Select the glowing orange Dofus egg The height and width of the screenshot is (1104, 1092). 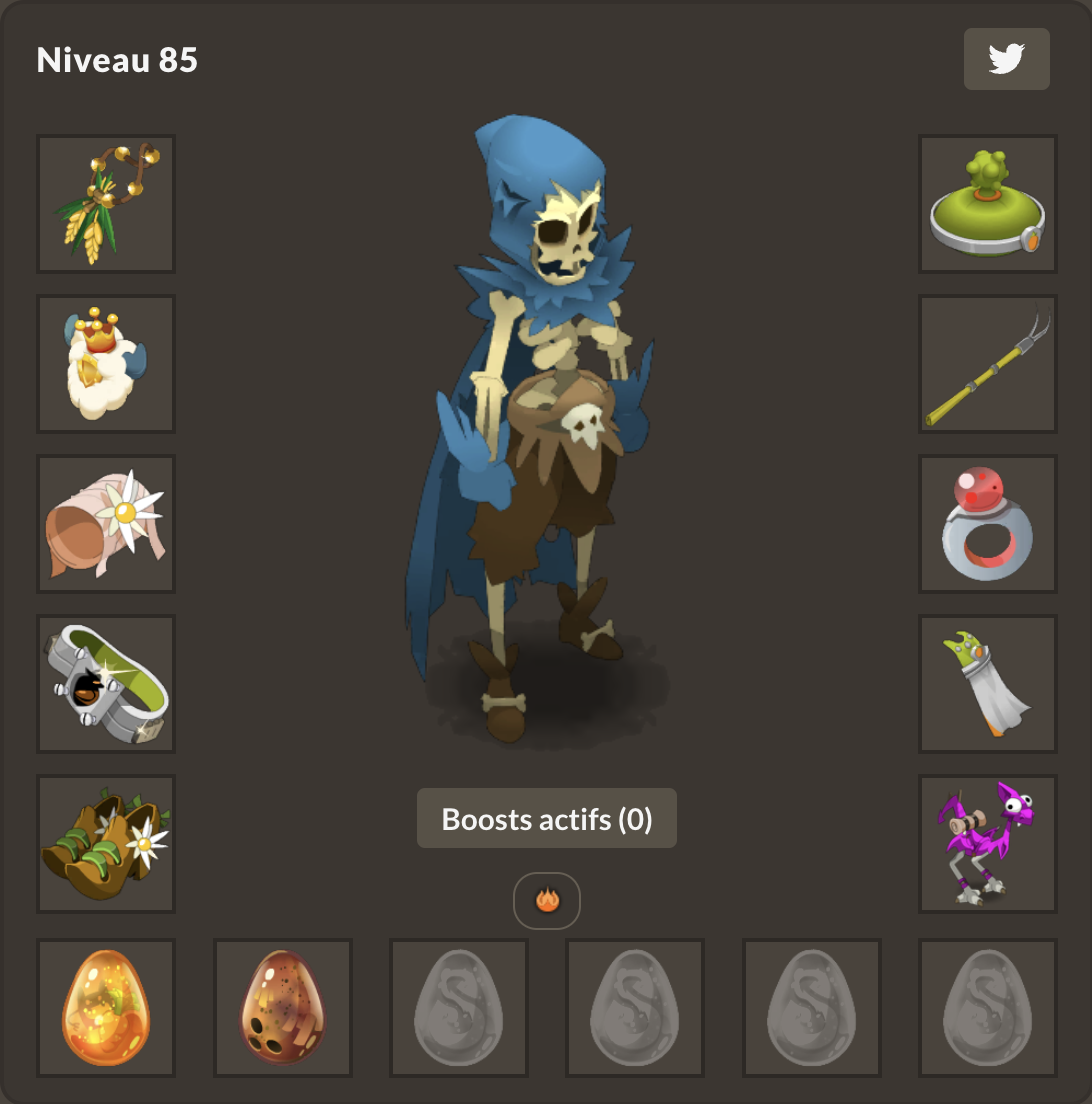(106, 1008)
